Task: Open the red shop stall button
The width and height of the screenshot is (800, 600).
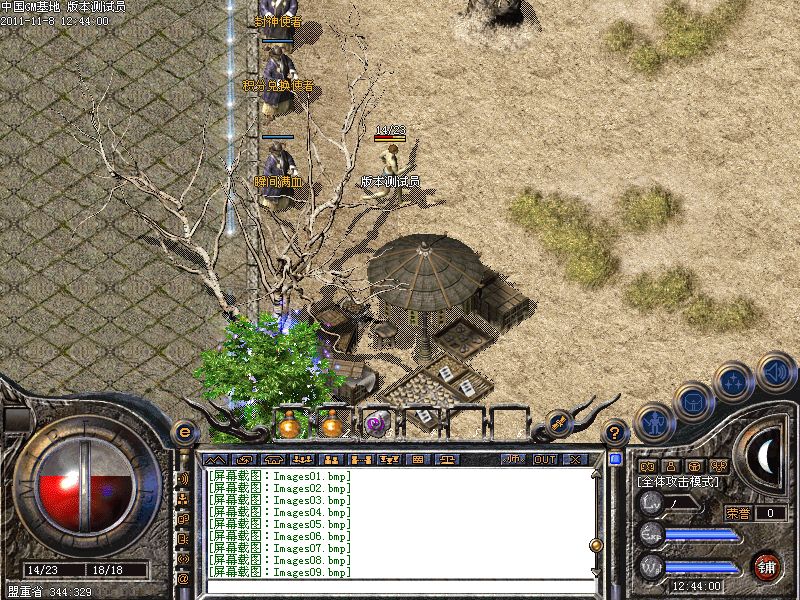Action: [767, 564]
